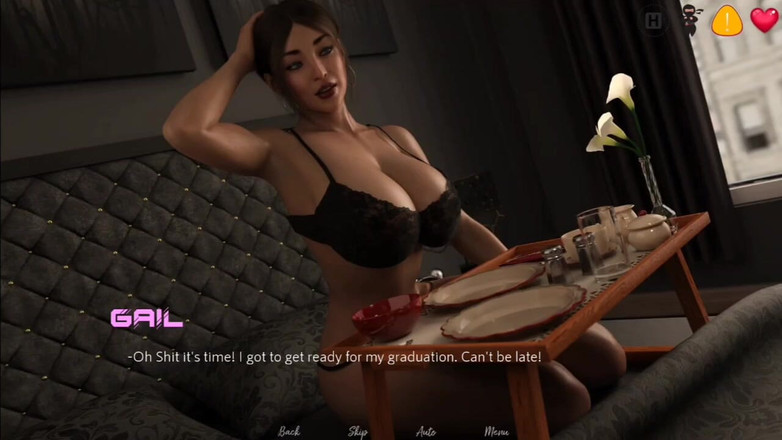This screenshot has width=782, height=440.
Task: Open the orange exclamation alert icon
Action: pyautogui.click(x=727, y=20)
